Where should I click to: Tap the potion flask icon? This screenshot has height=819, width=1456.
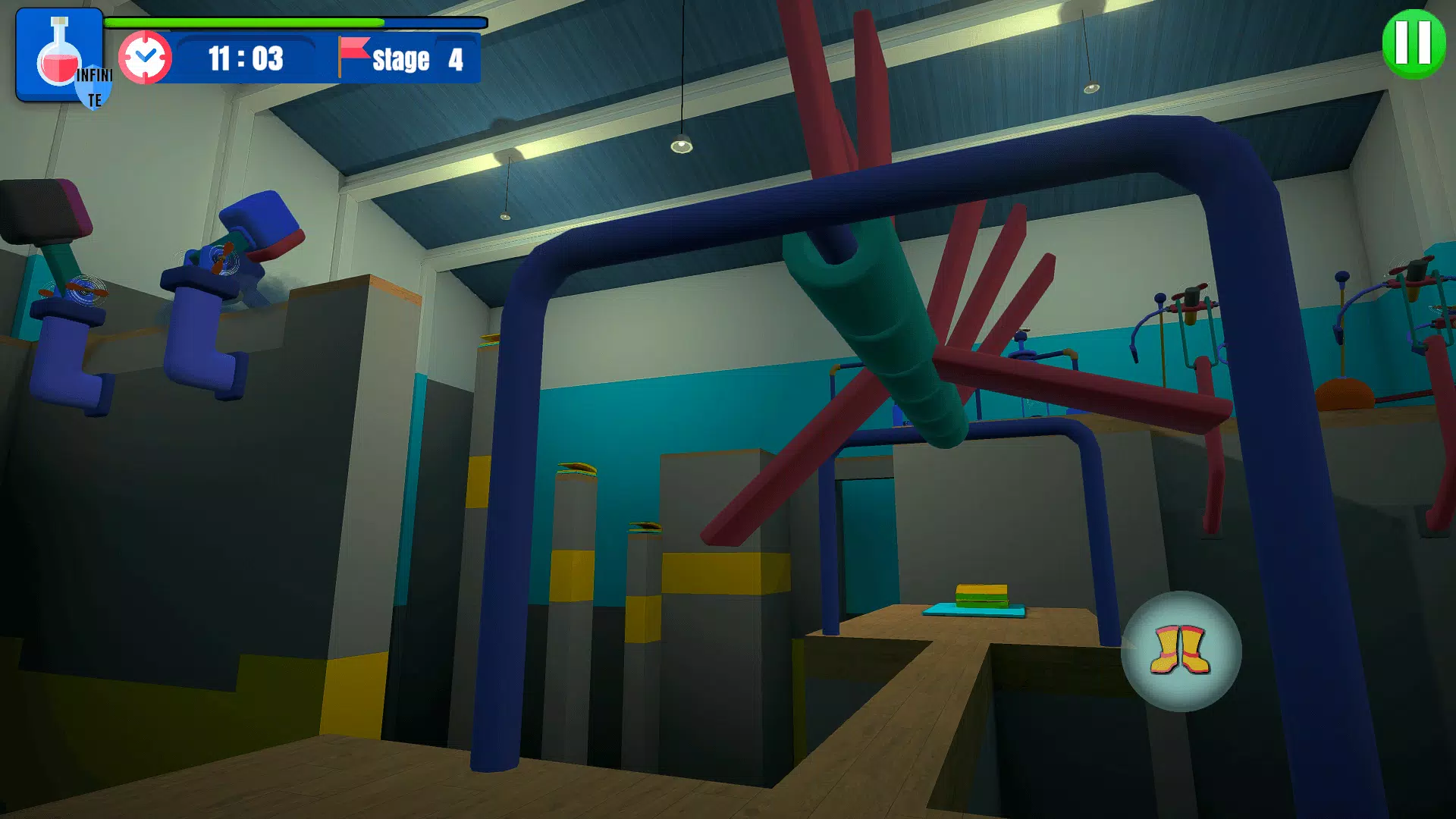click(59, 55)
